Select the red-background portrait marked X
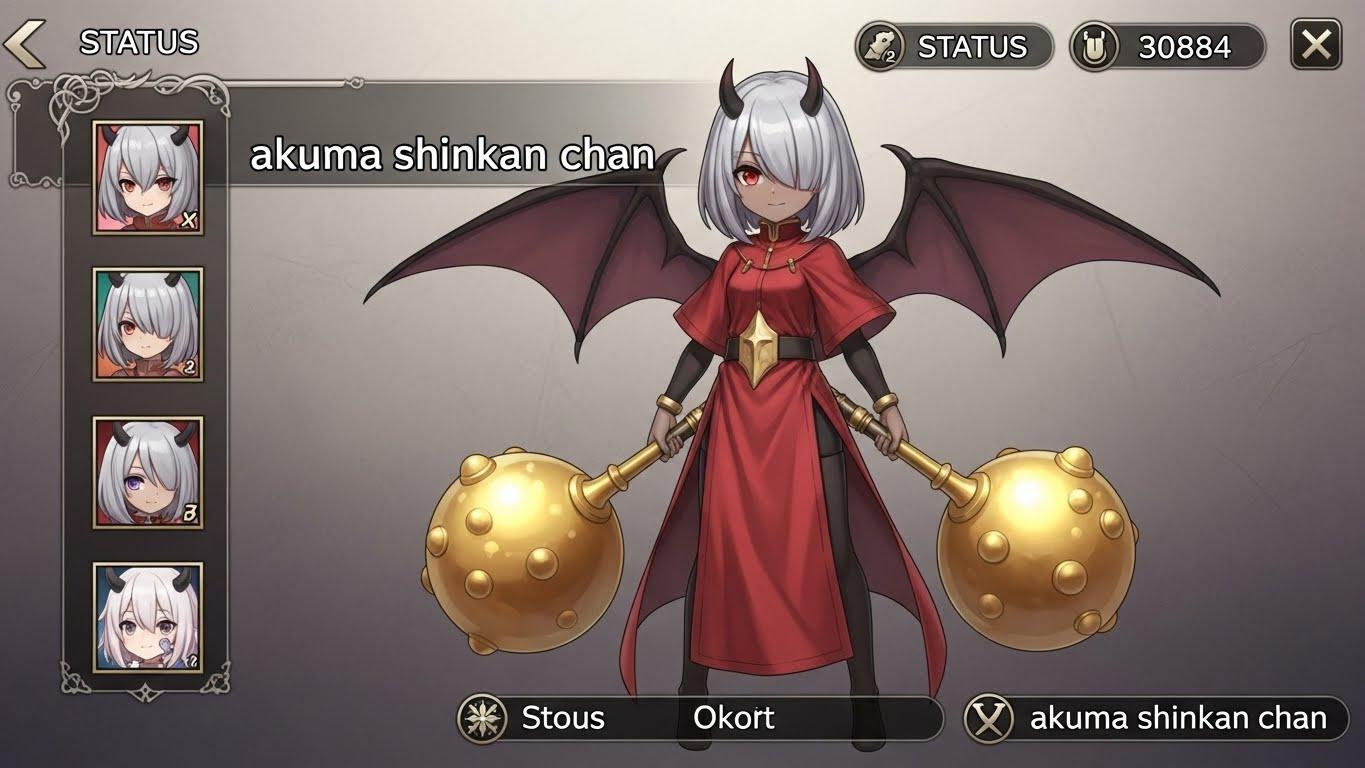Viewport: 1365px width, 768px height. click(148, 178)
